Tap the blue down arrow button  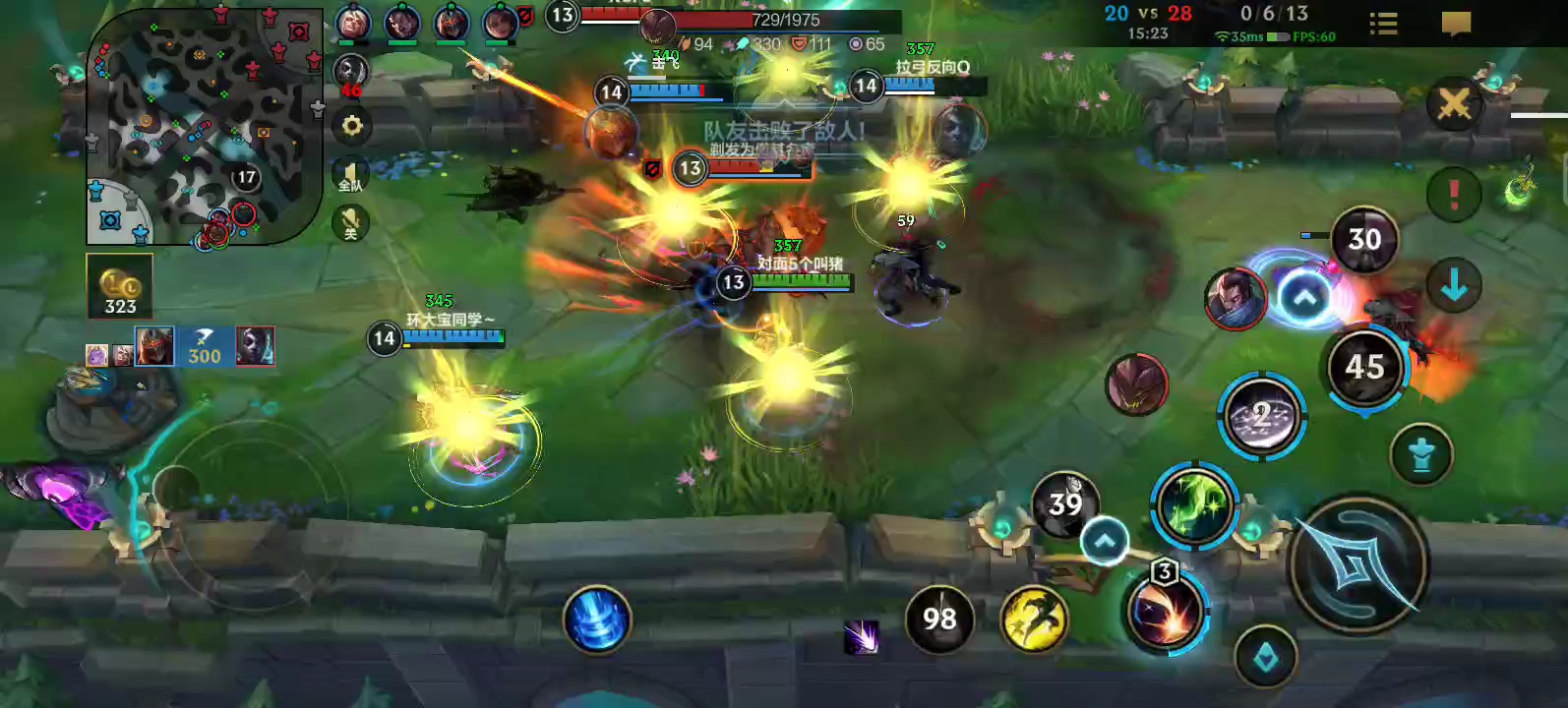click(x=1454, y=286)
